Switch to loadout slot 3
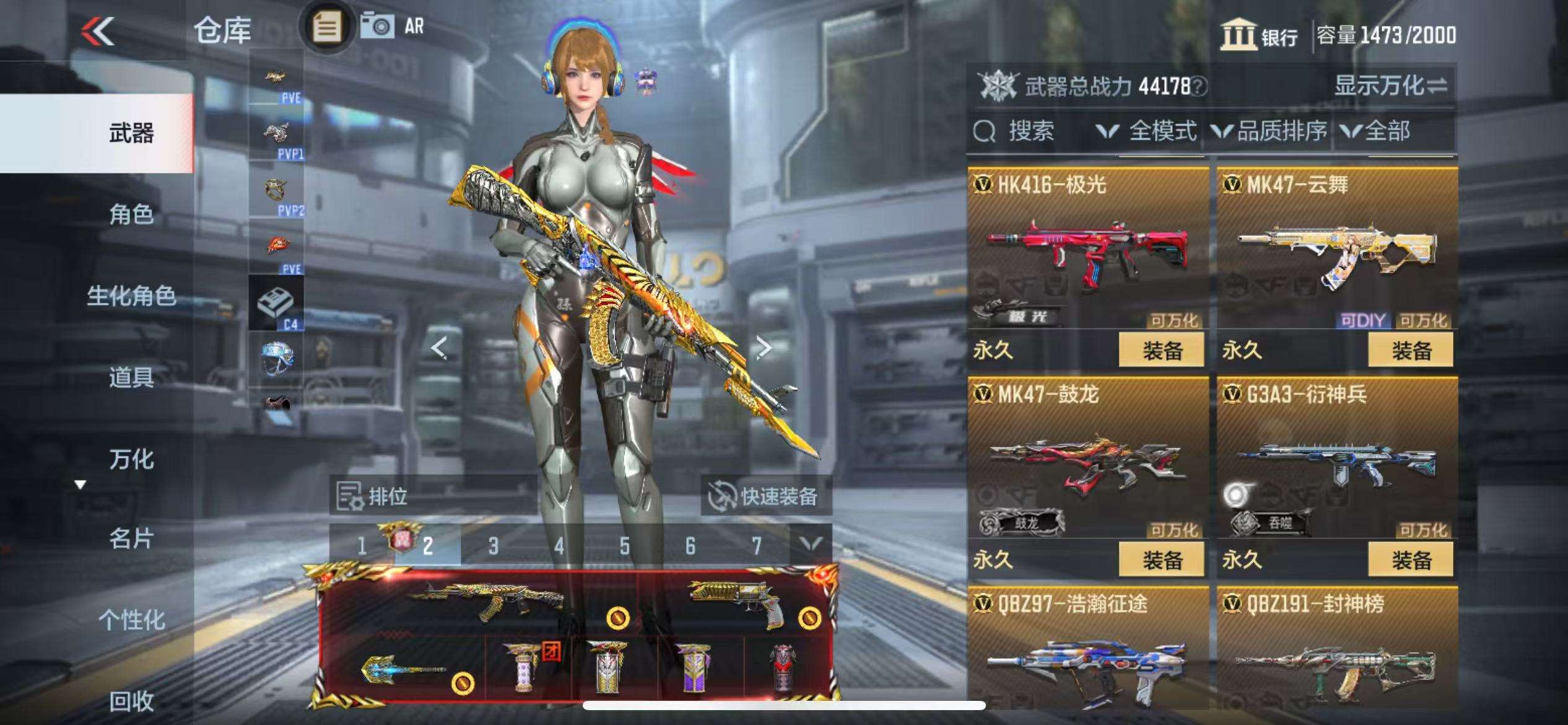The image size is (1568, 725). [493, 546]
